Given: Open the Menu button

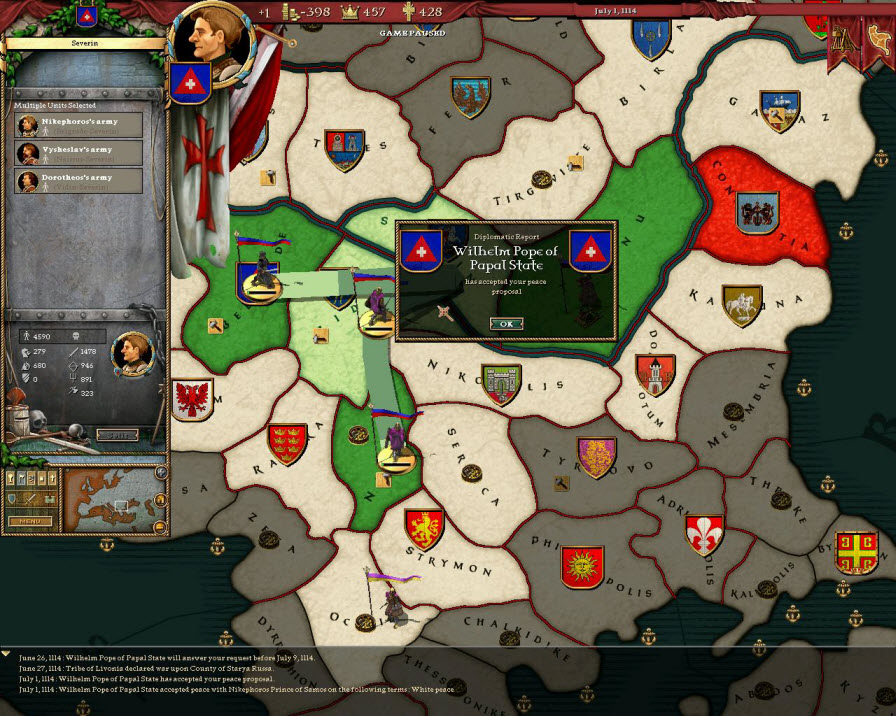Looking at the screenshot, I should [30, 521].
